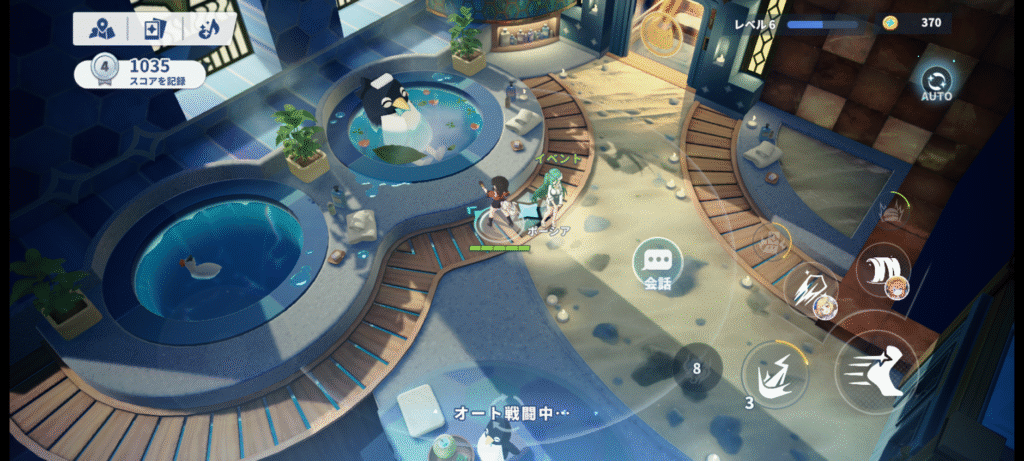Tap the round button showing number 8
Screen dimensions: 1024x461
coord(696,367)
